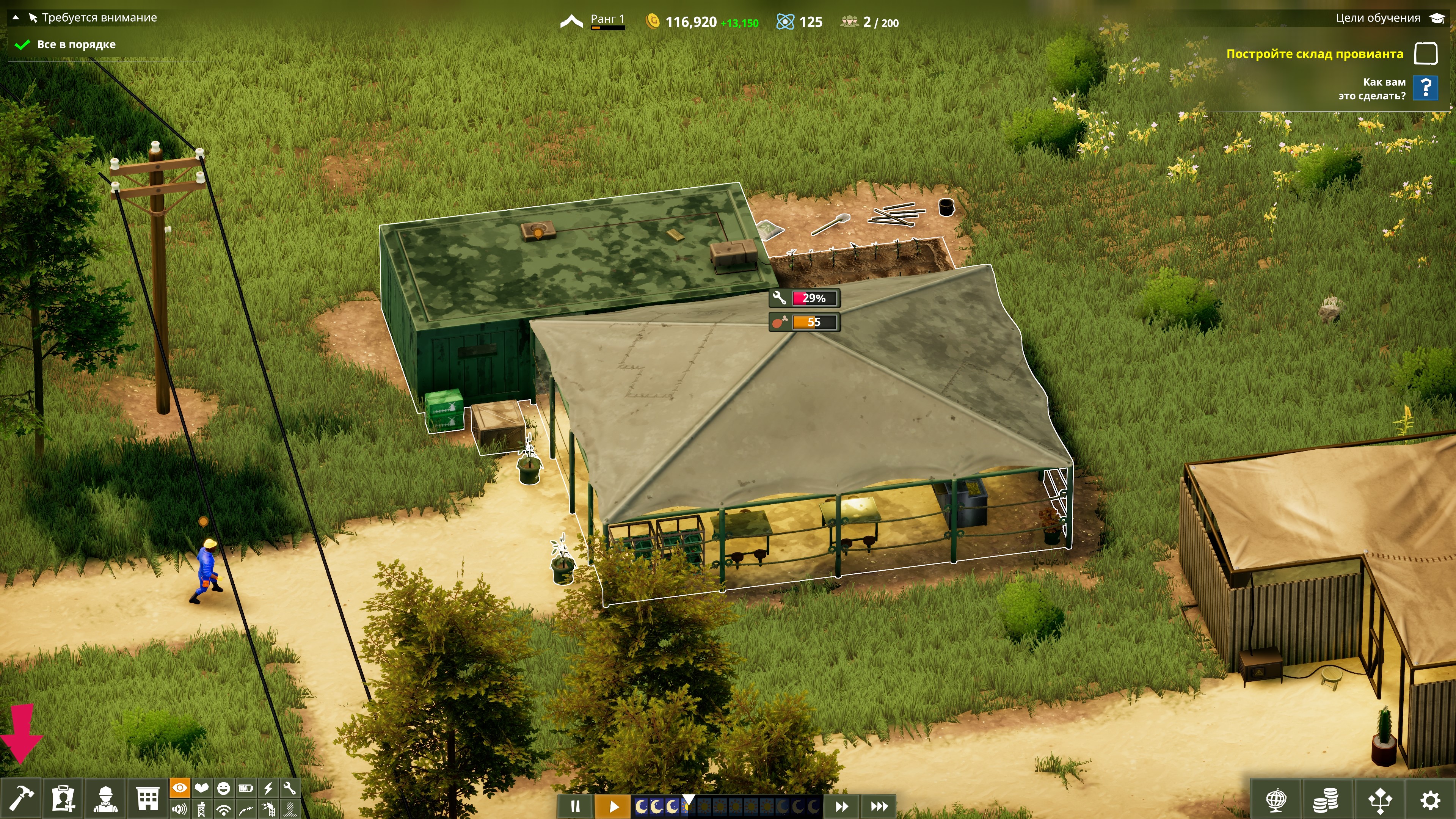The image size is (1456, 819).
Task: Click the blue question mark help button
Action: click(x=1426, y=88)
